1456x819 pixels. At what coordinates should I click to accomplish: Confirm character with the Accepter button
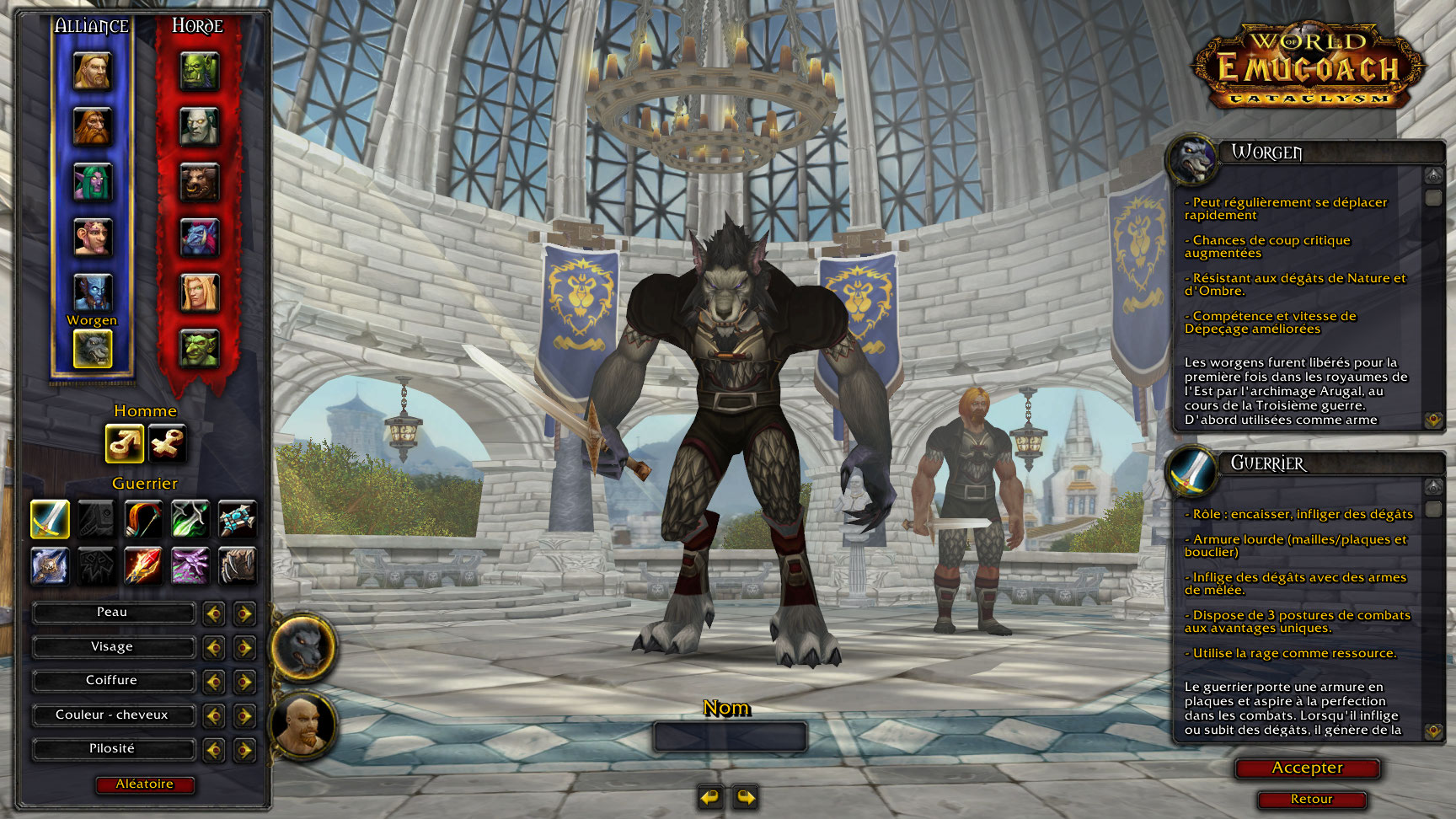1307,768
